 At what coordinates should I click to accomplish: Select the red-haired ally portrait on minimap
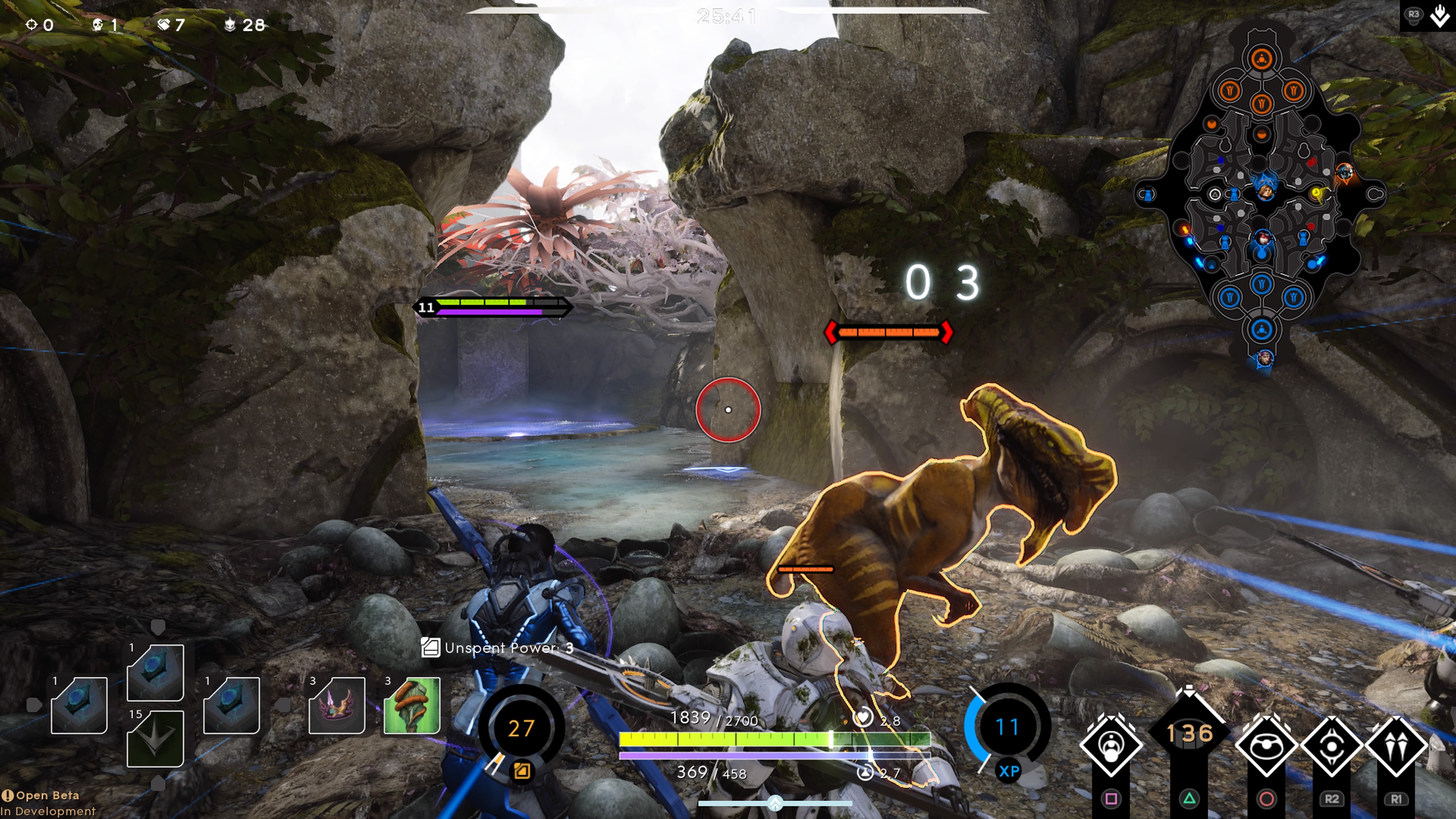click(1263, 238)
